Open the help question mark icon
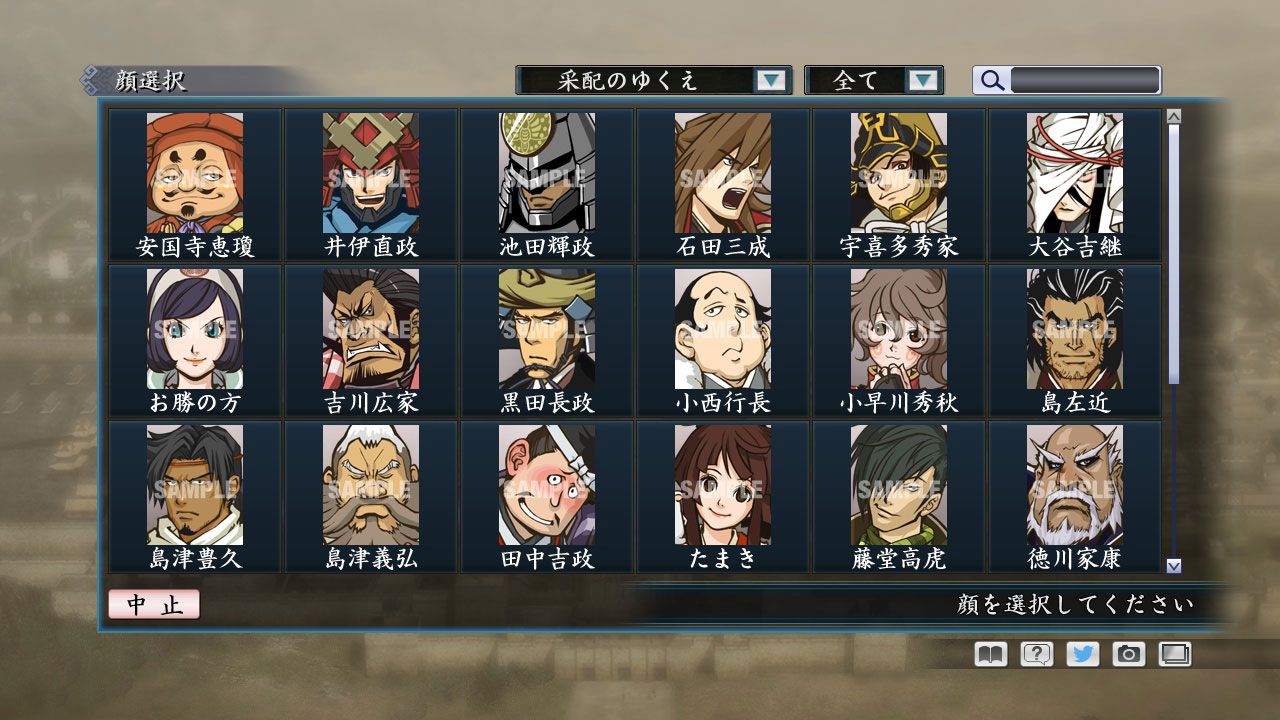Viewport: 1280px width, 720px height. 1039,654
